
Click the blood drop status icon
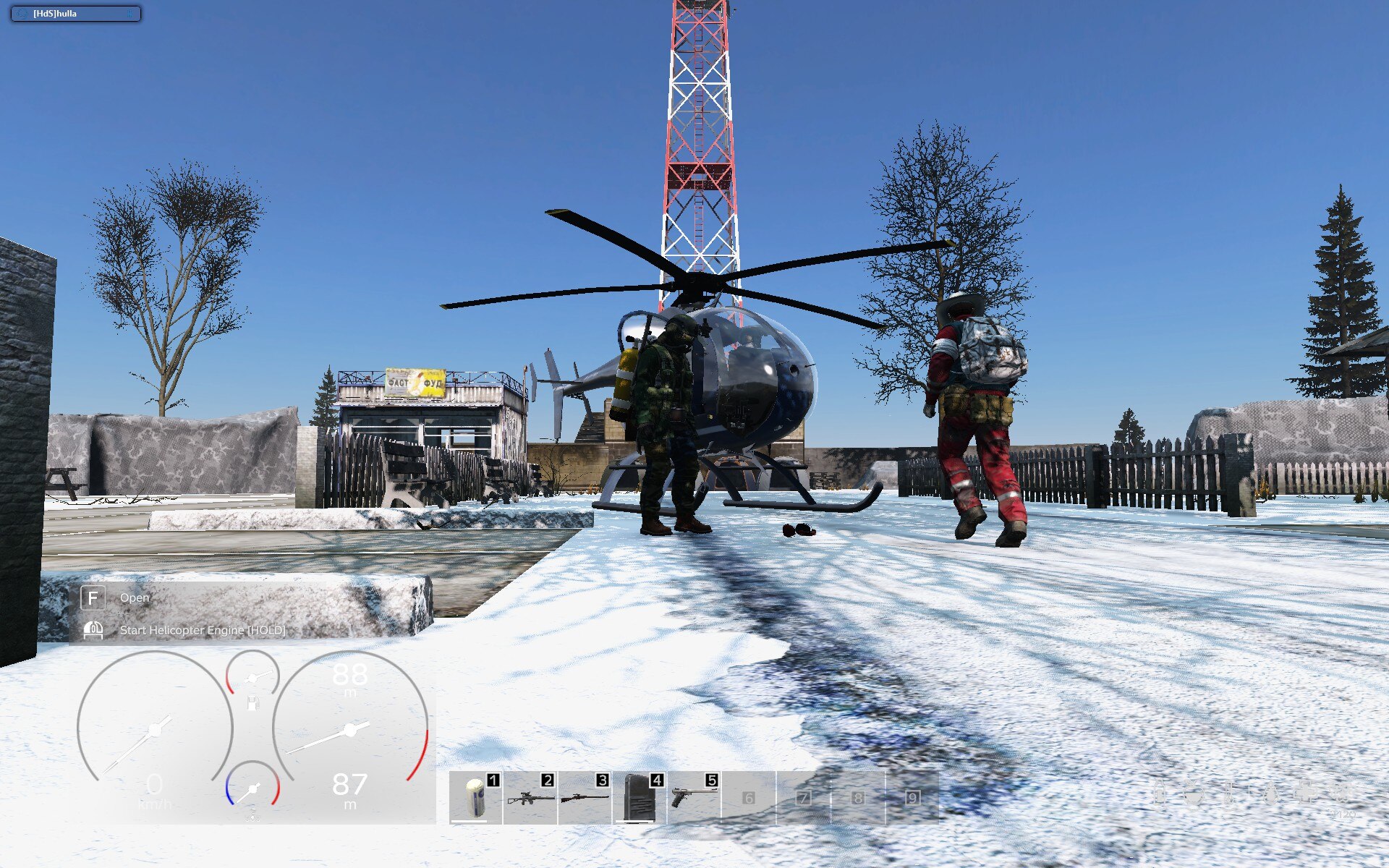[1270, 793]
